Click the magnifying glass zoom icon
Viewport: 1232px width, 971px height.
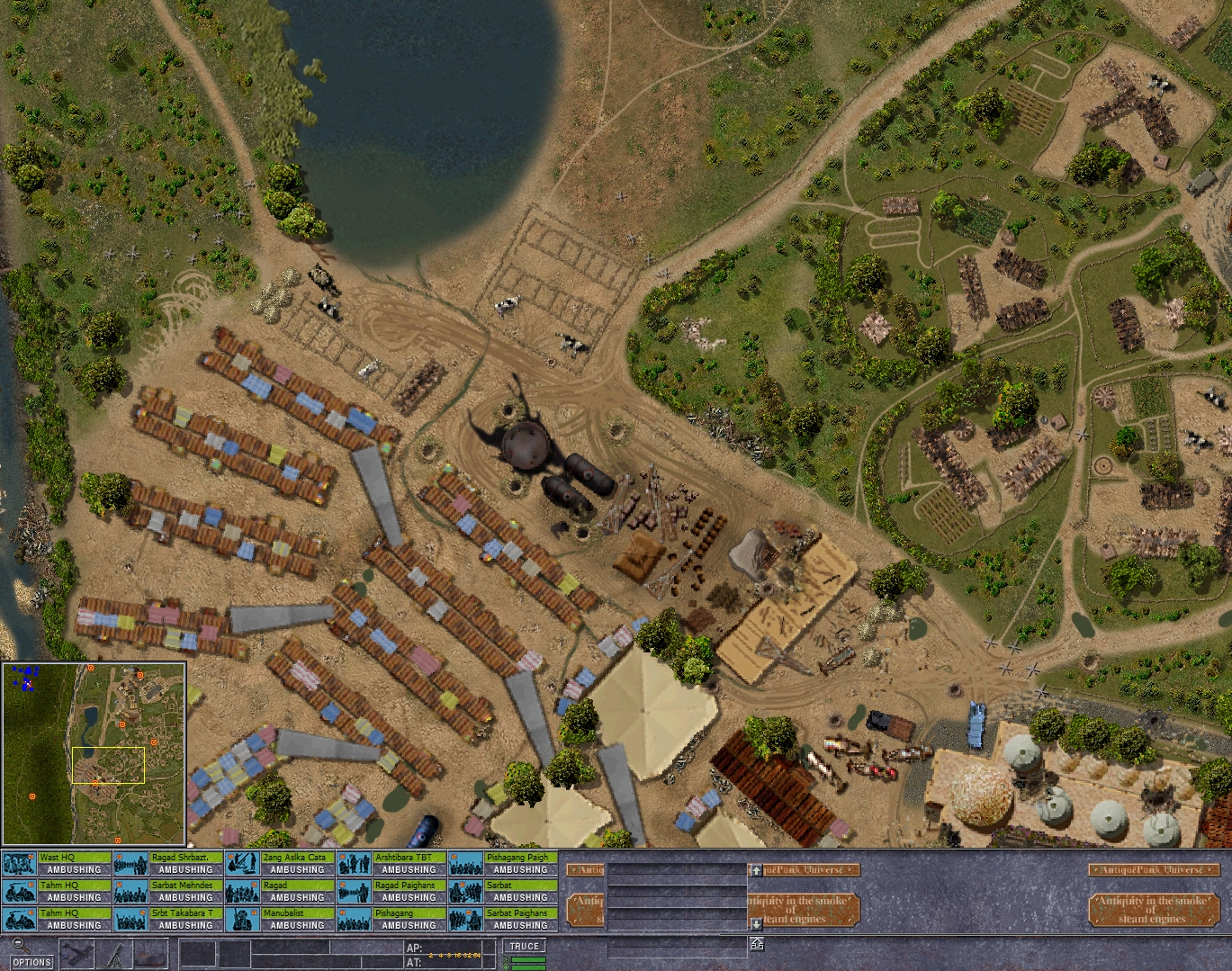pyautogui.click(x=20, y=945)
